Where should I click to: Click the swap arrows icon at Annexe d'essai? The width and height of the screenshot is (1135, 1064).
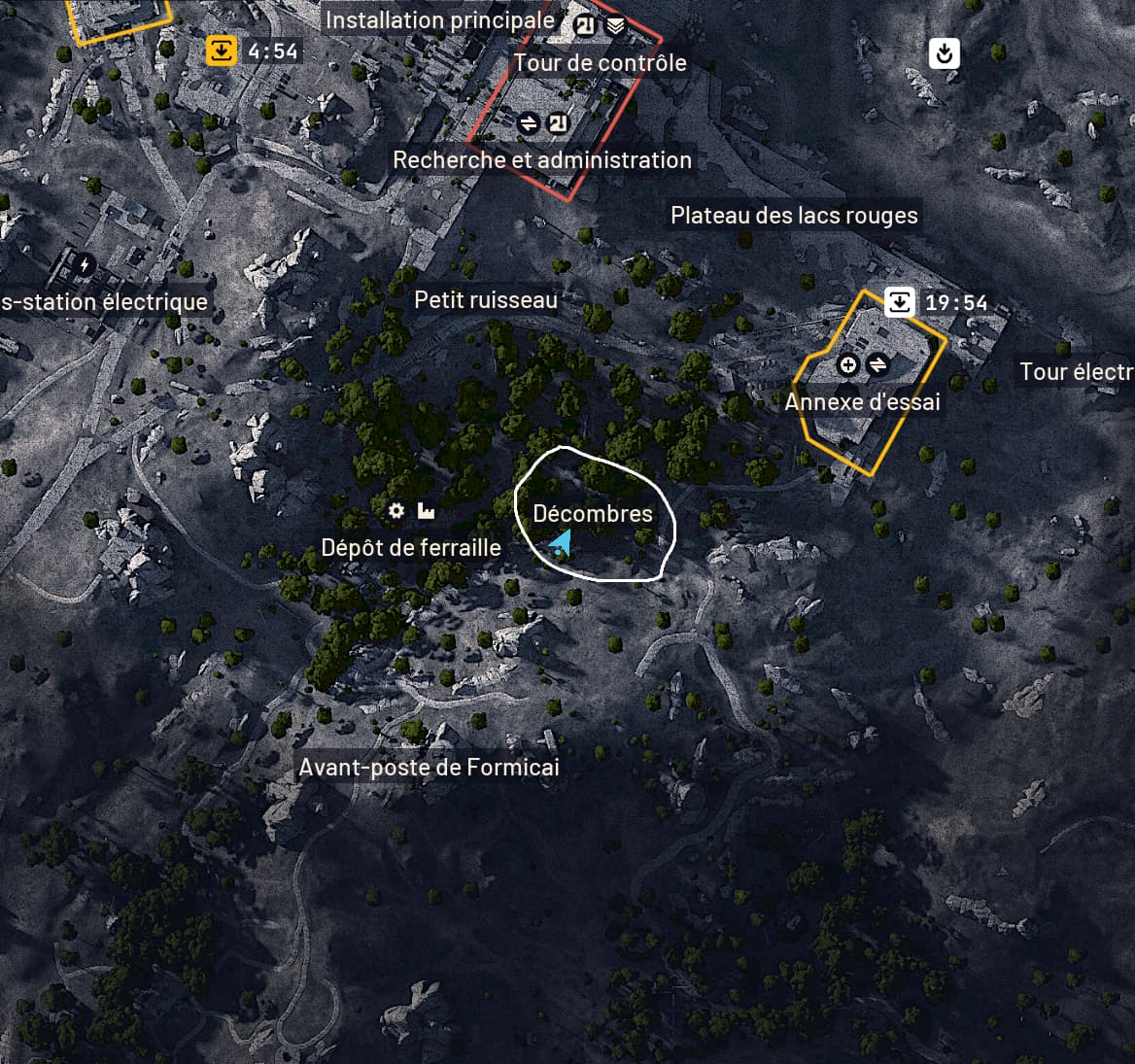pos(877,364)
